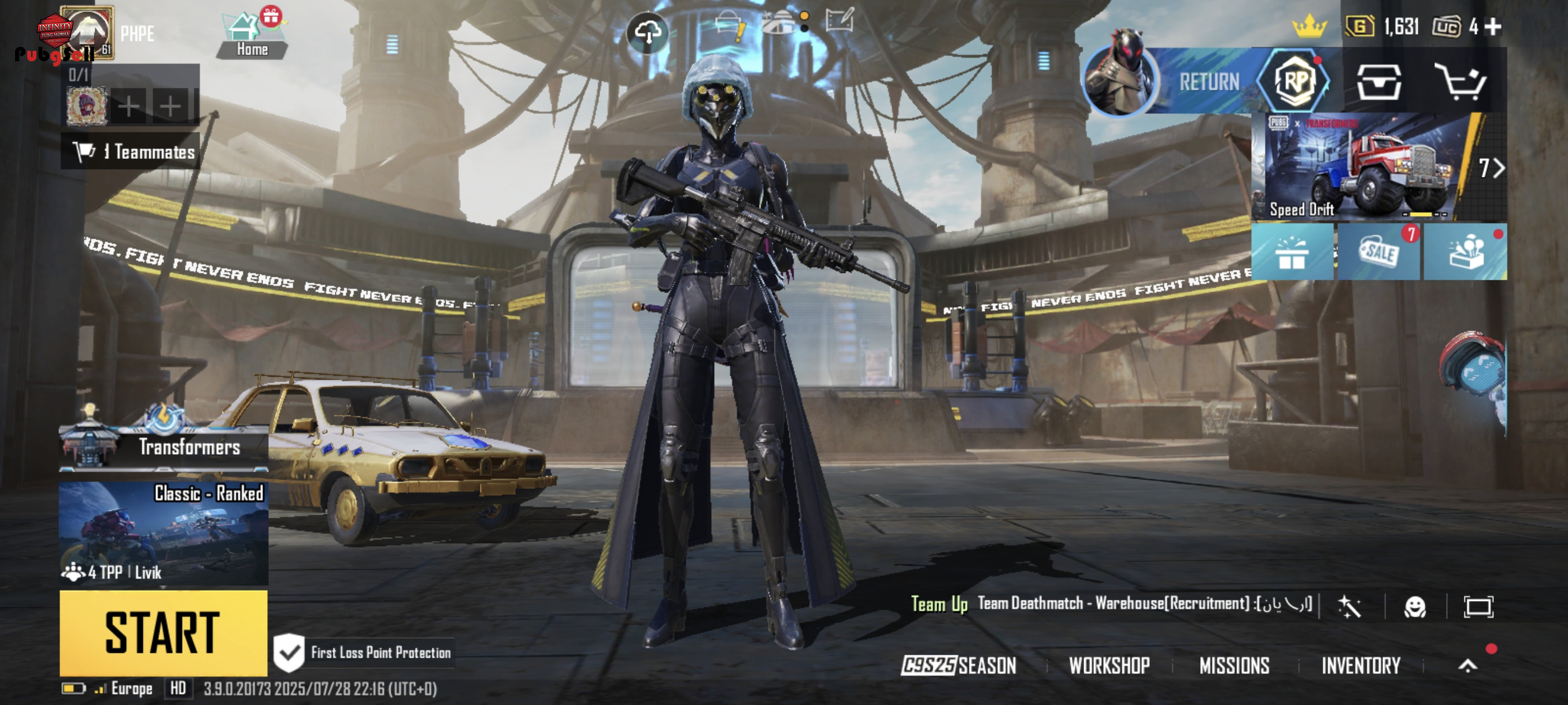1568x705 pixels.
Task: Open the SALE offers tile
Action: point(1379,251)
